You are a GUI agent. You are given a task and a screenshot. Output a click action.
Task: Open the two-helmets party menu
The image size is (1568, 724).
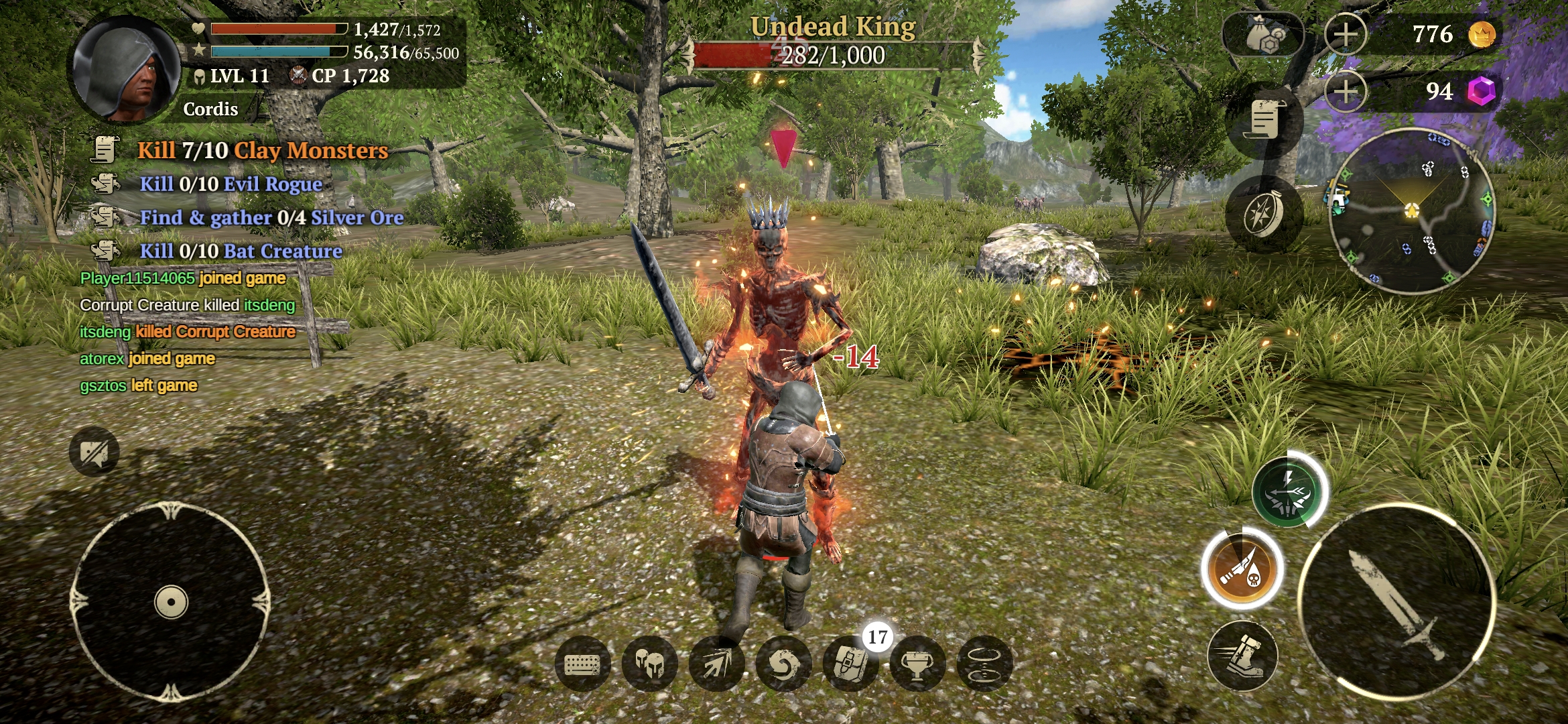pos(649,664)
